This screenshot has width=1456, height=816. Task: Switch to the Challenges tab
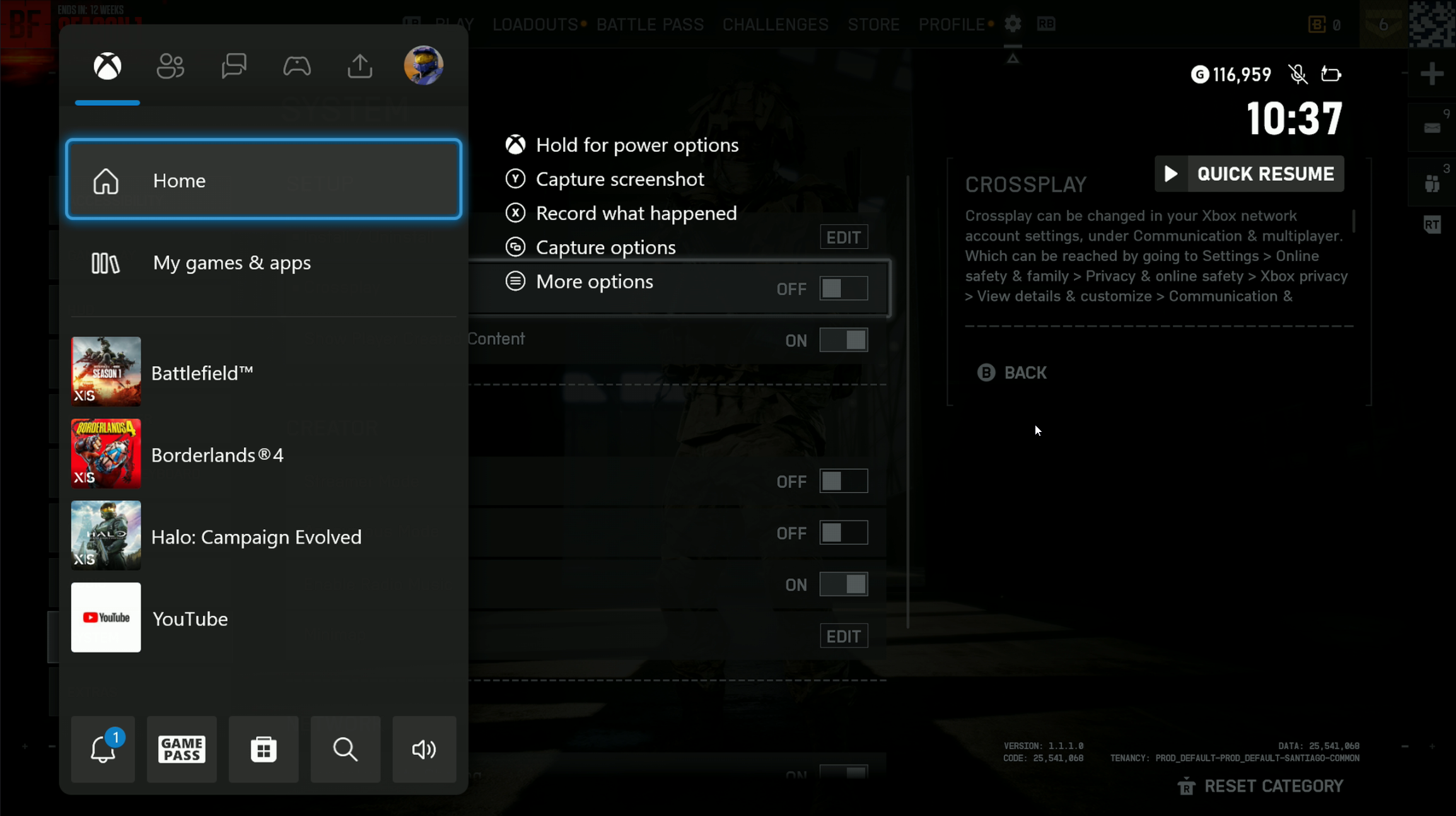pos(775,24)
